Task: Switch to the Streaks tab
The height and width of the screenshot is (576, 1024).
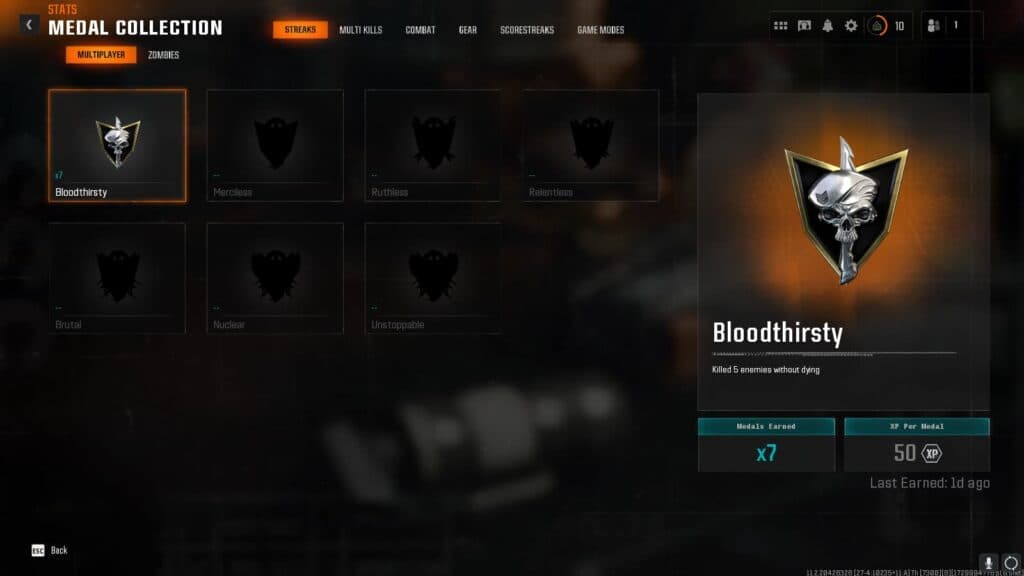Action: tap(300, 30)
